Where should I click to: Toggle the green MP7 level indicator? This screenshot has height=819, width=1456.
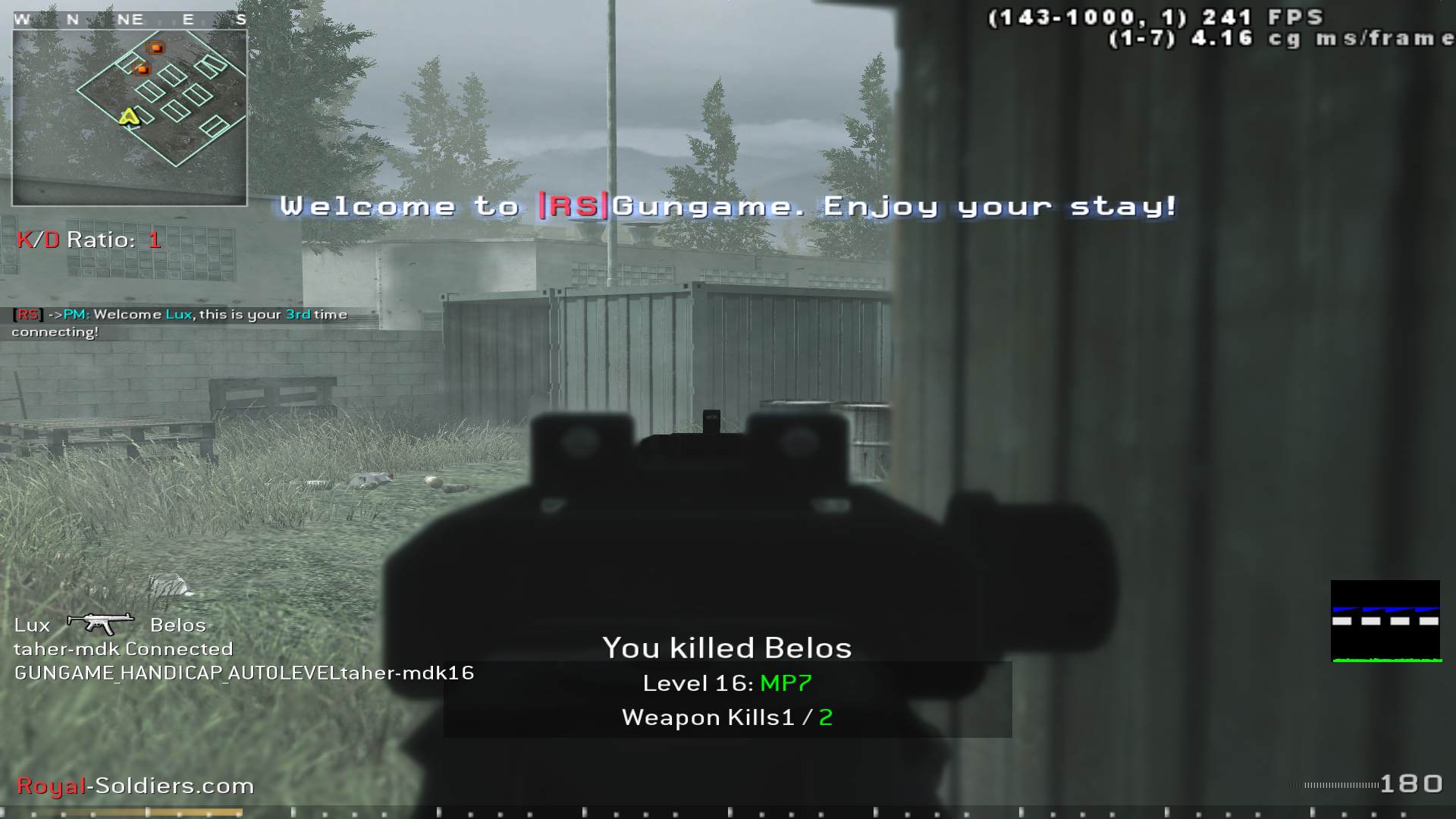(x=784, y=682)
